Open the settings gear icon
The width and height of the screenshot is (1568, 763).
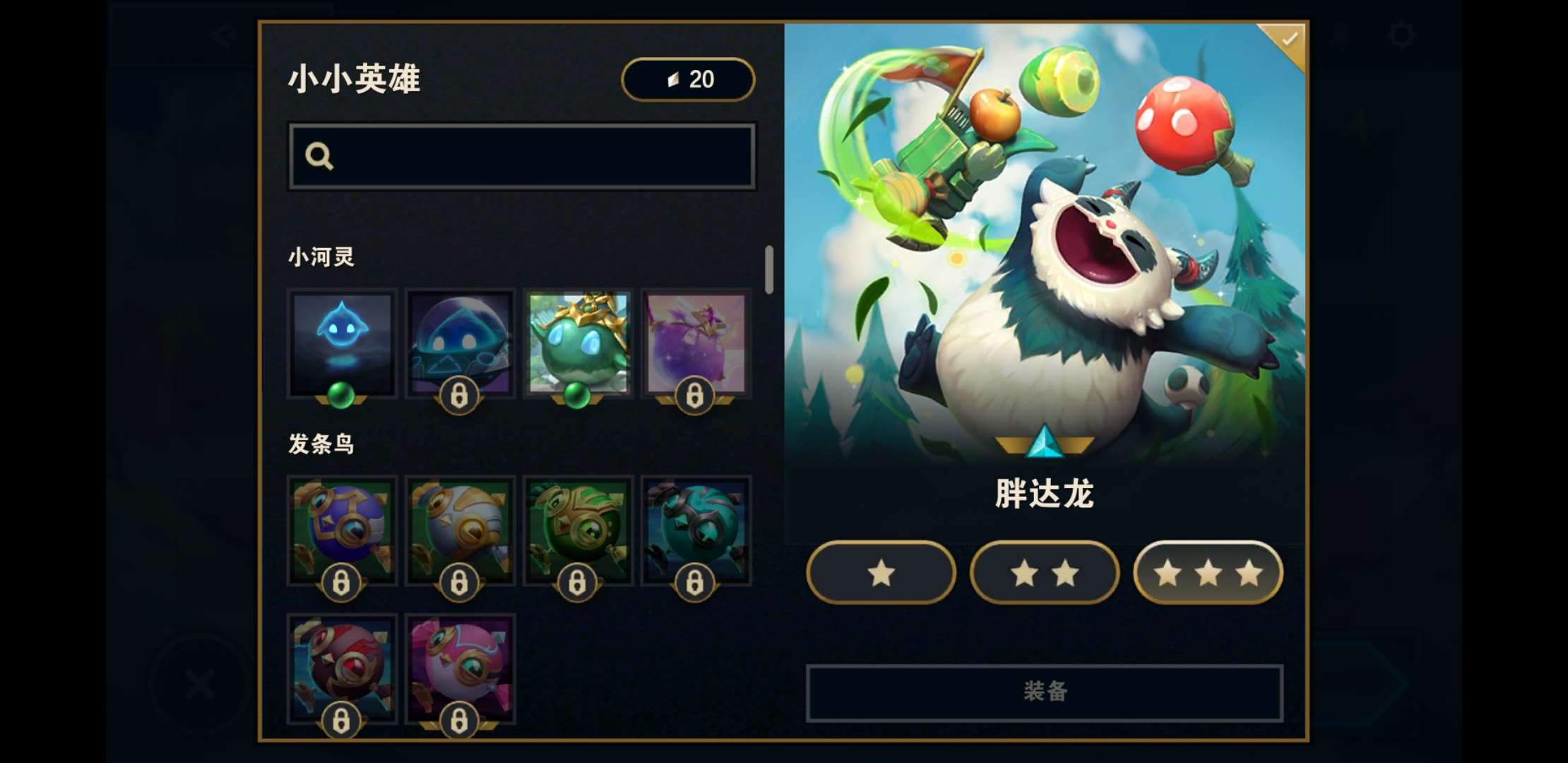[x=1401, y=35]
